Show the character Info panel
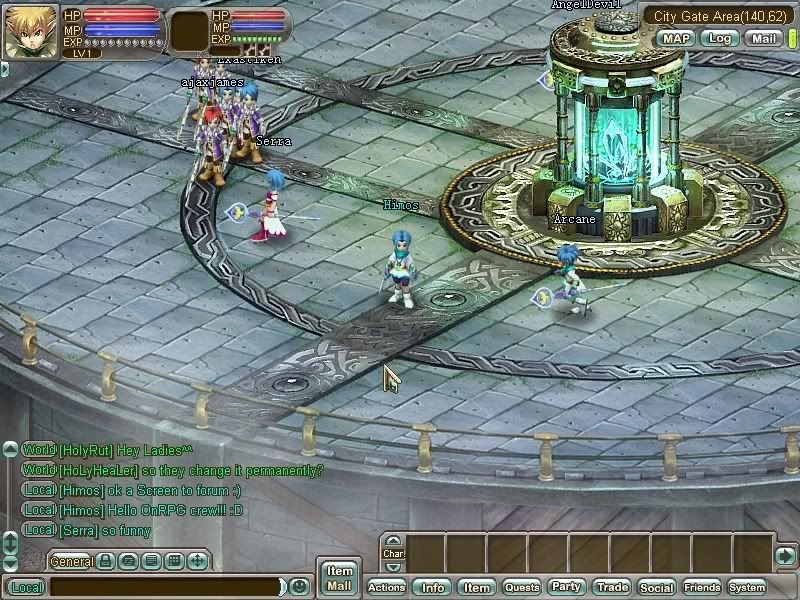The image size is (800, 600). point(433,588)
